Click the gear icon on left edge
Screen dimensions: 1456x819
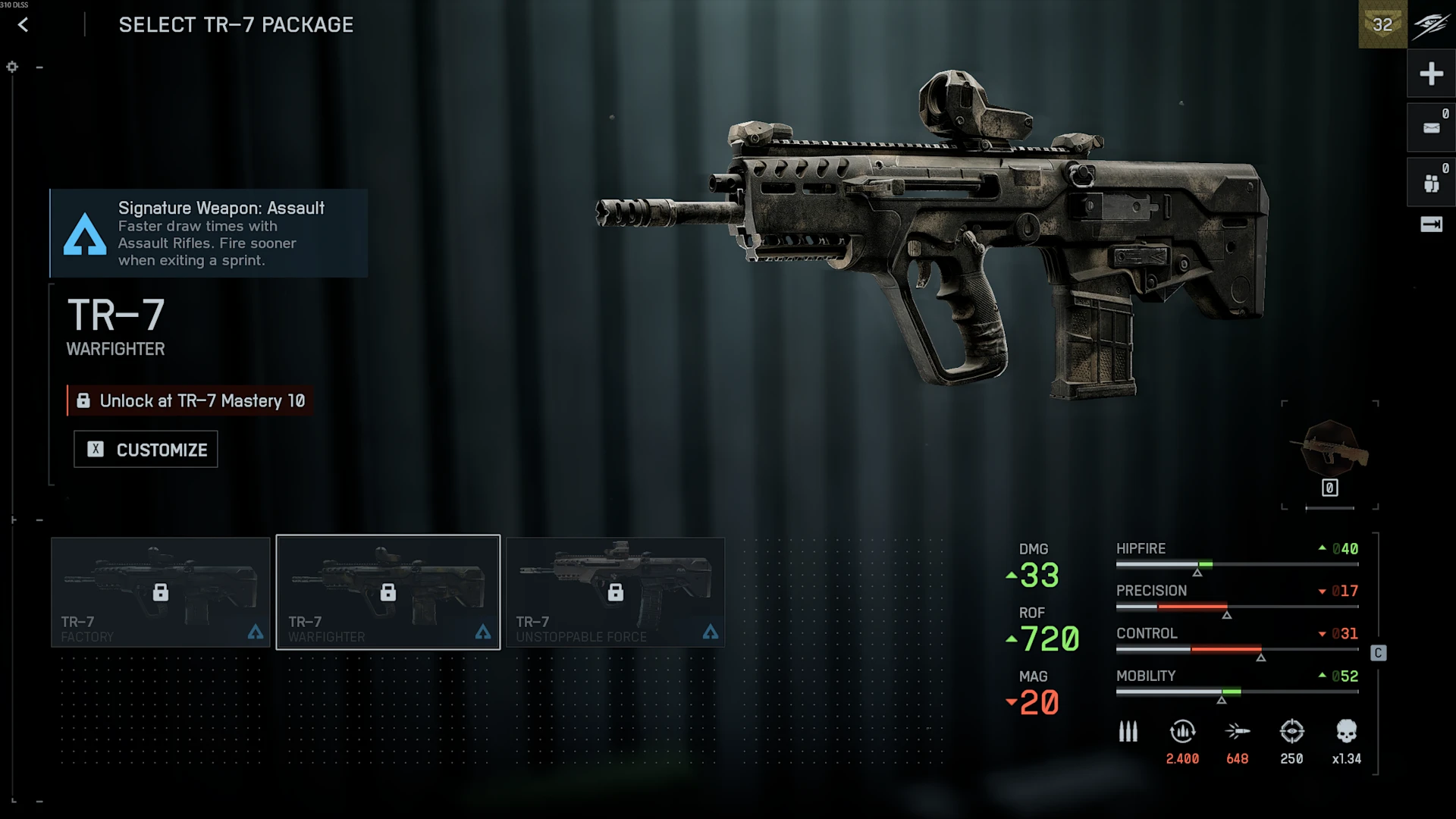[12, 67]
